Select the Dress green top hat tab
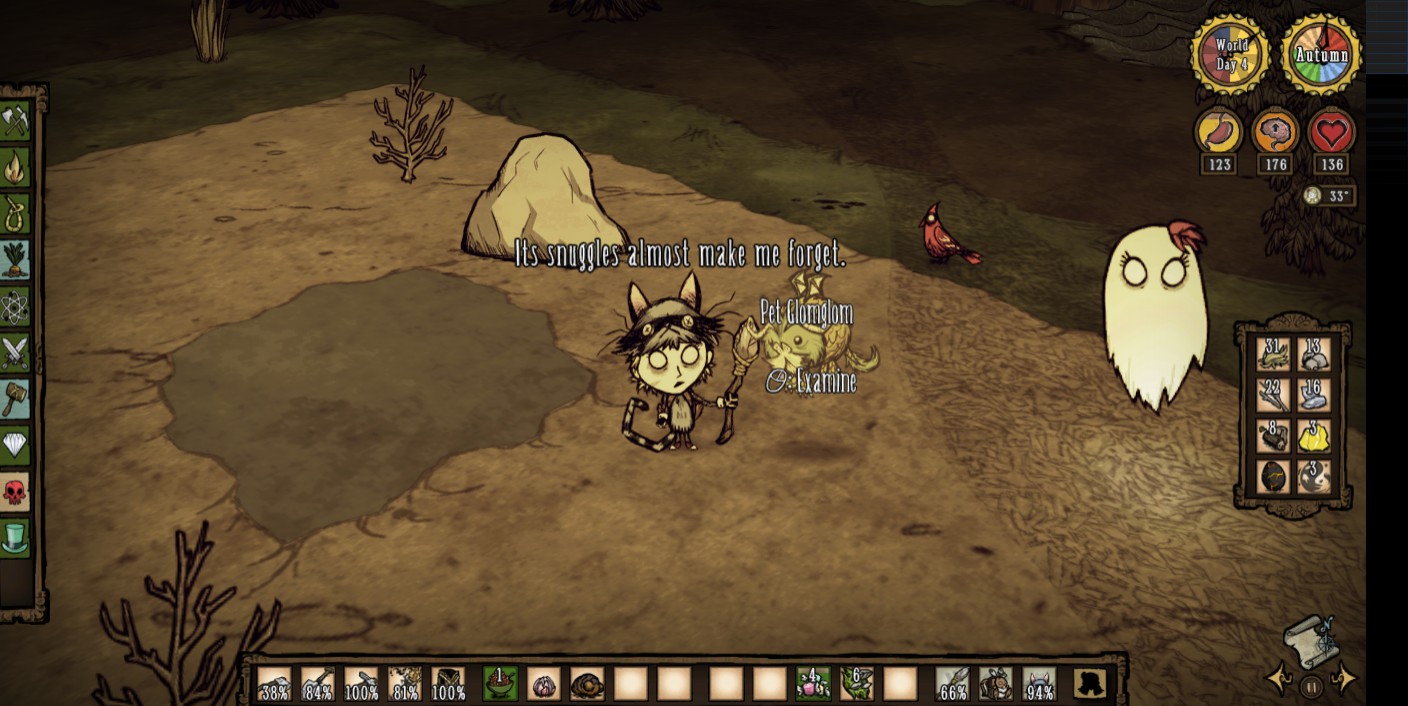The height and width of the screenshot is (706, 1408). tap(15, 538)
